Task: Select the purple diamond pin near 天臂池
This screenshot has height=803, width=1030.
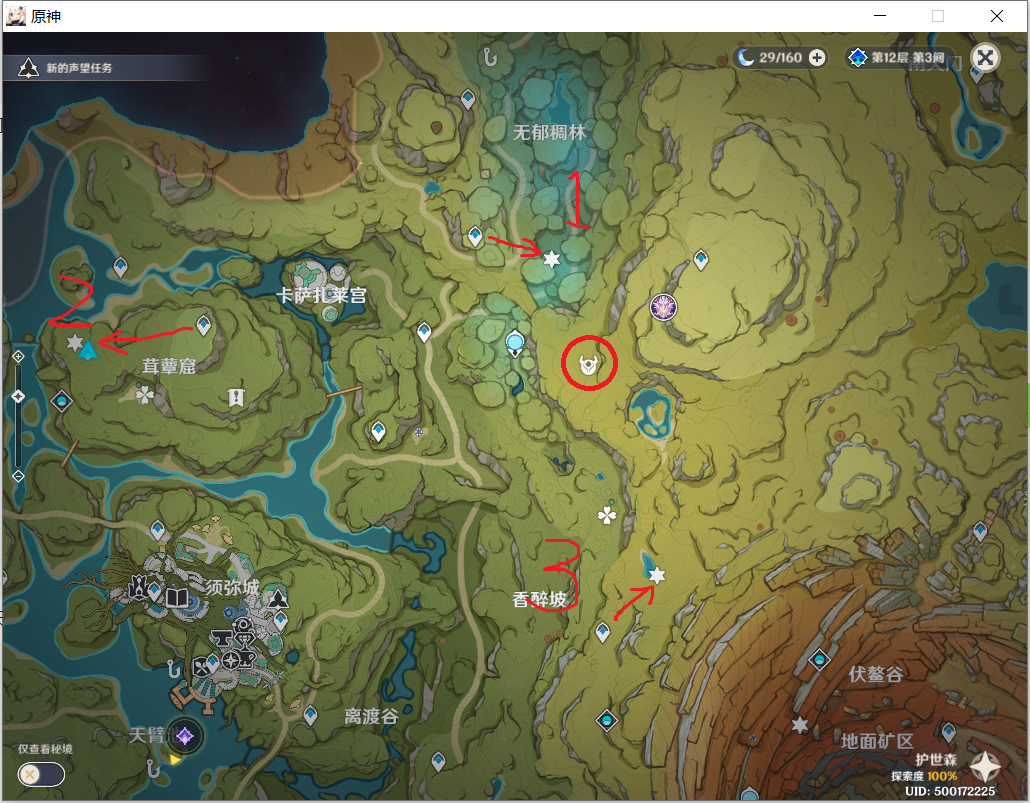Action: (184, 738)
